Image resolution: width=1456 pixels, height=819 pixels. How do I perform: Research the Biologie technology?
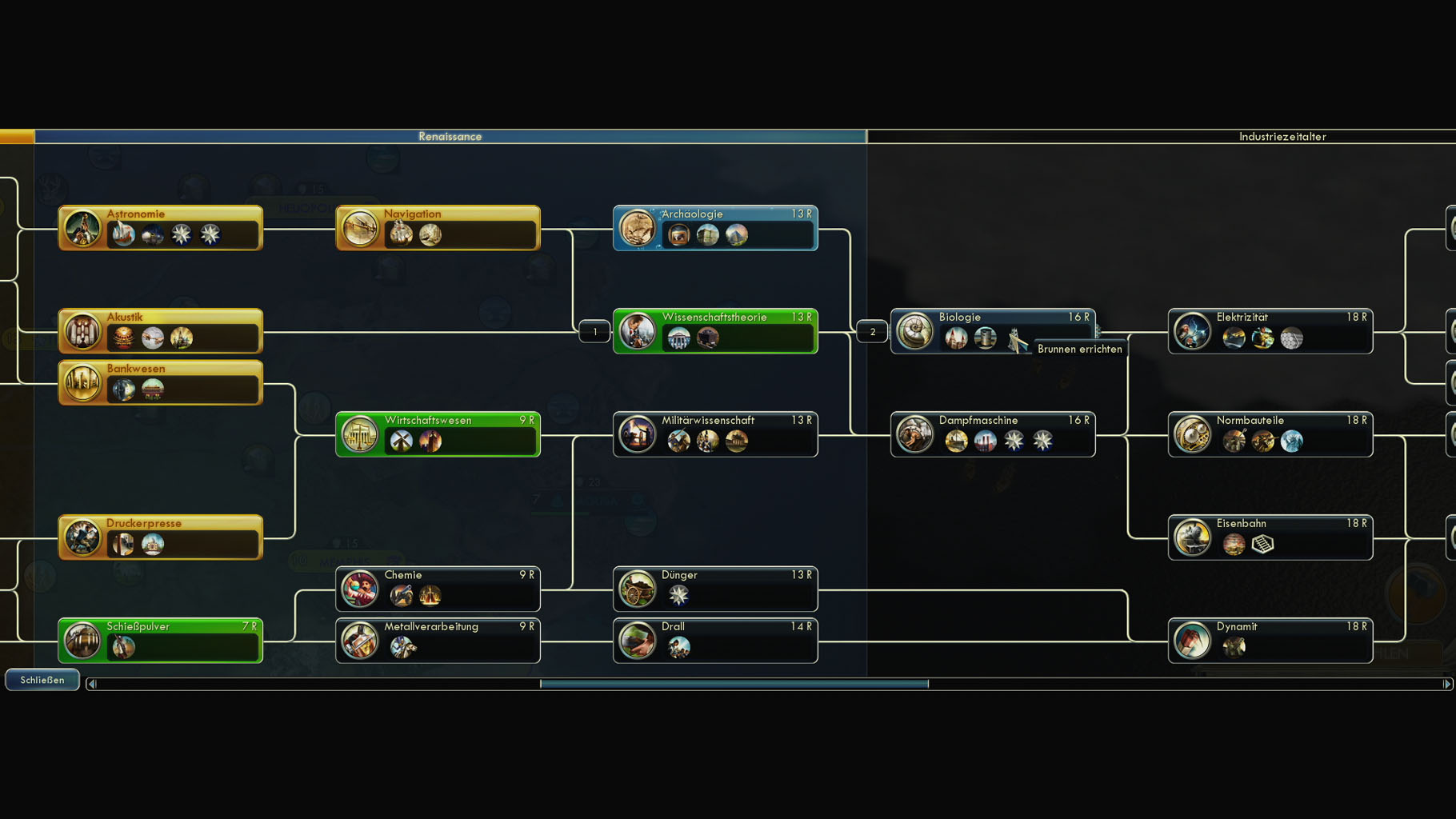click(x=992, y=331)
